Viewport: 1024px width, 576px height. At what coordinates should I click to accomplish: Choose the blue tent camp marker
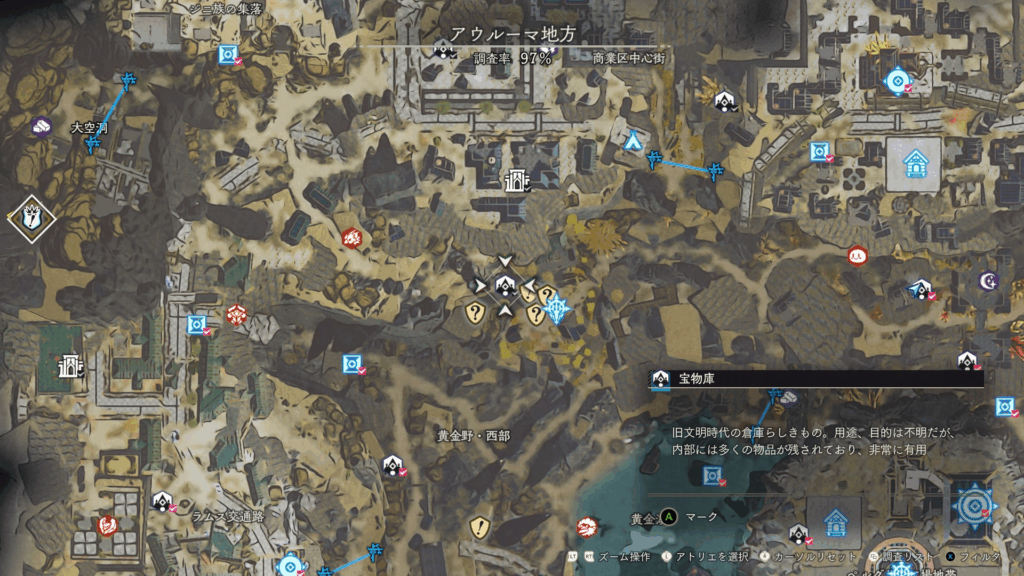632,141
